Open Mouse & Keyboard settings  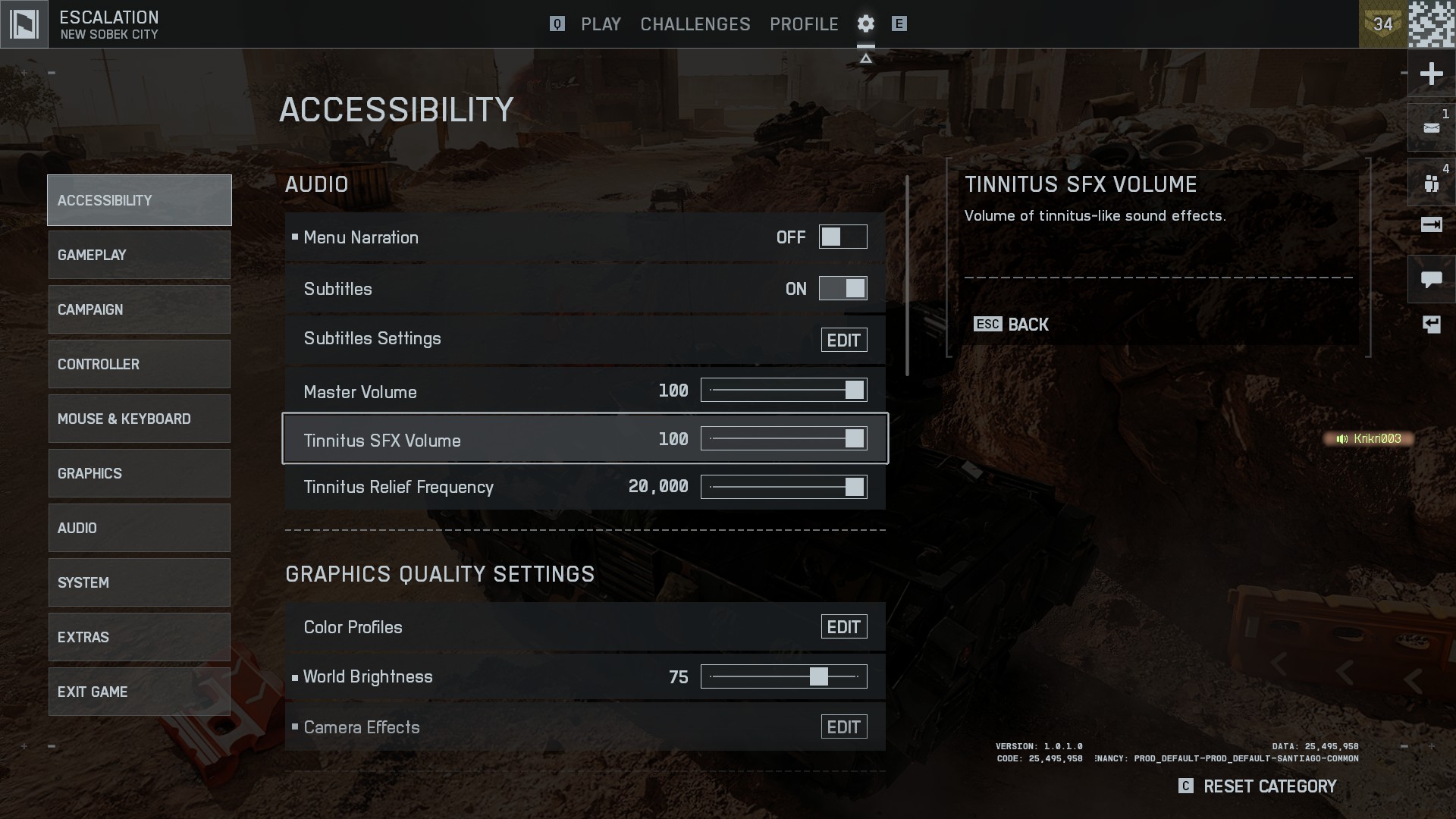[139, 419]
